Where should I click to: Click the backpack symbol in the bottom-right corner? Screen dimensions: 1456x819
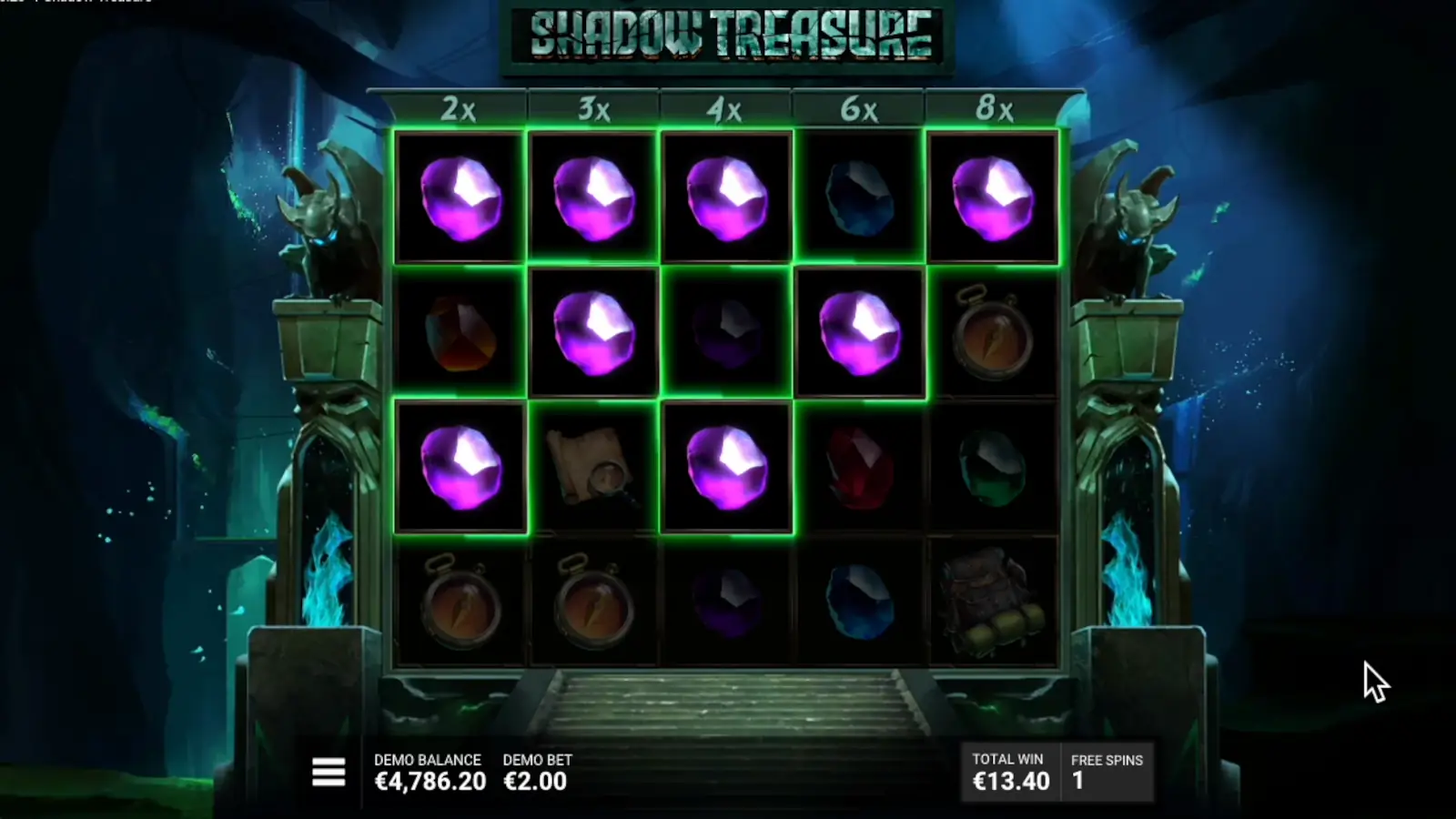point(993,601)
